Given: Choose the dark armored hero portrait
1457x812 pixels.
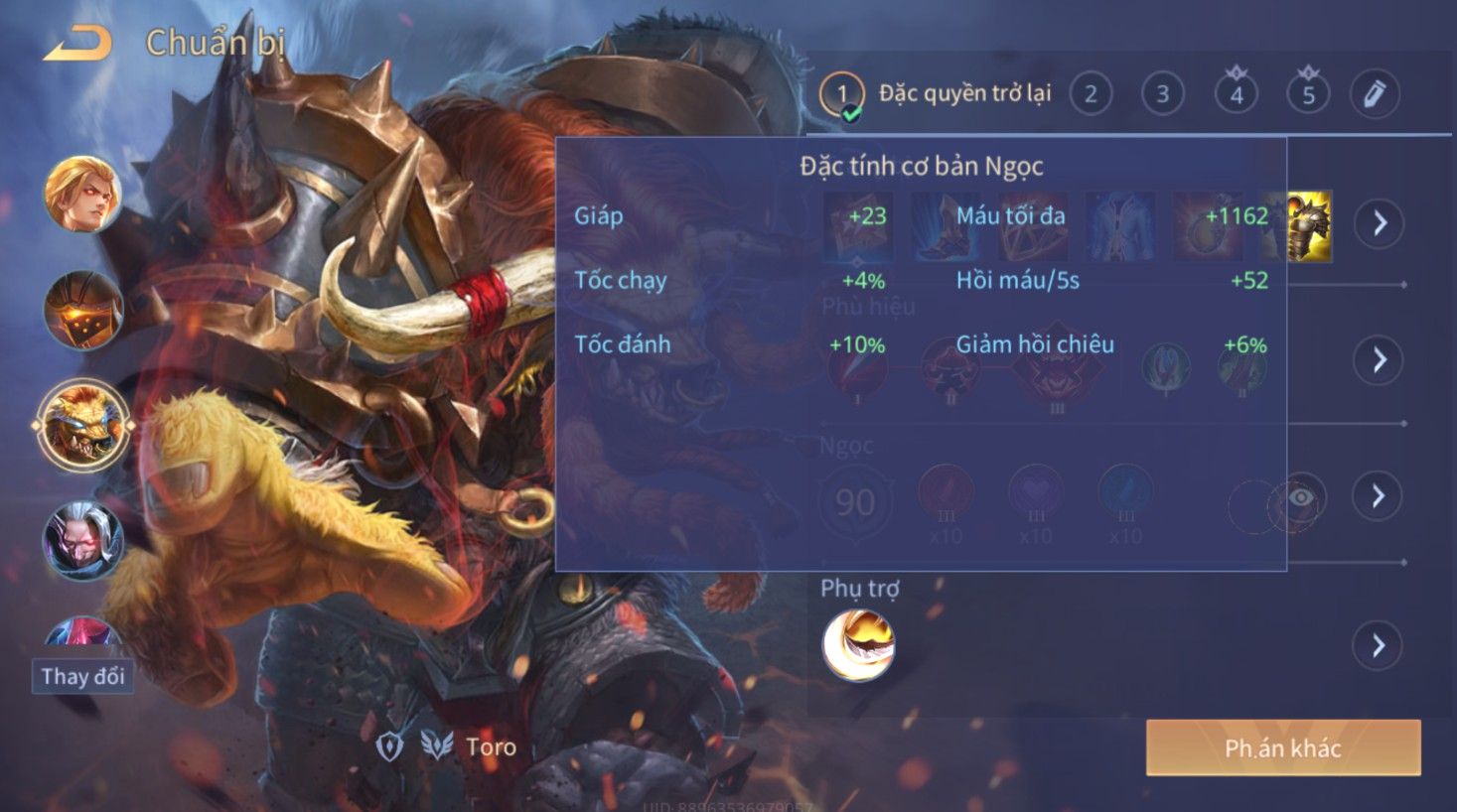Looking at the screenshot, I should click(x=82, y=310).
